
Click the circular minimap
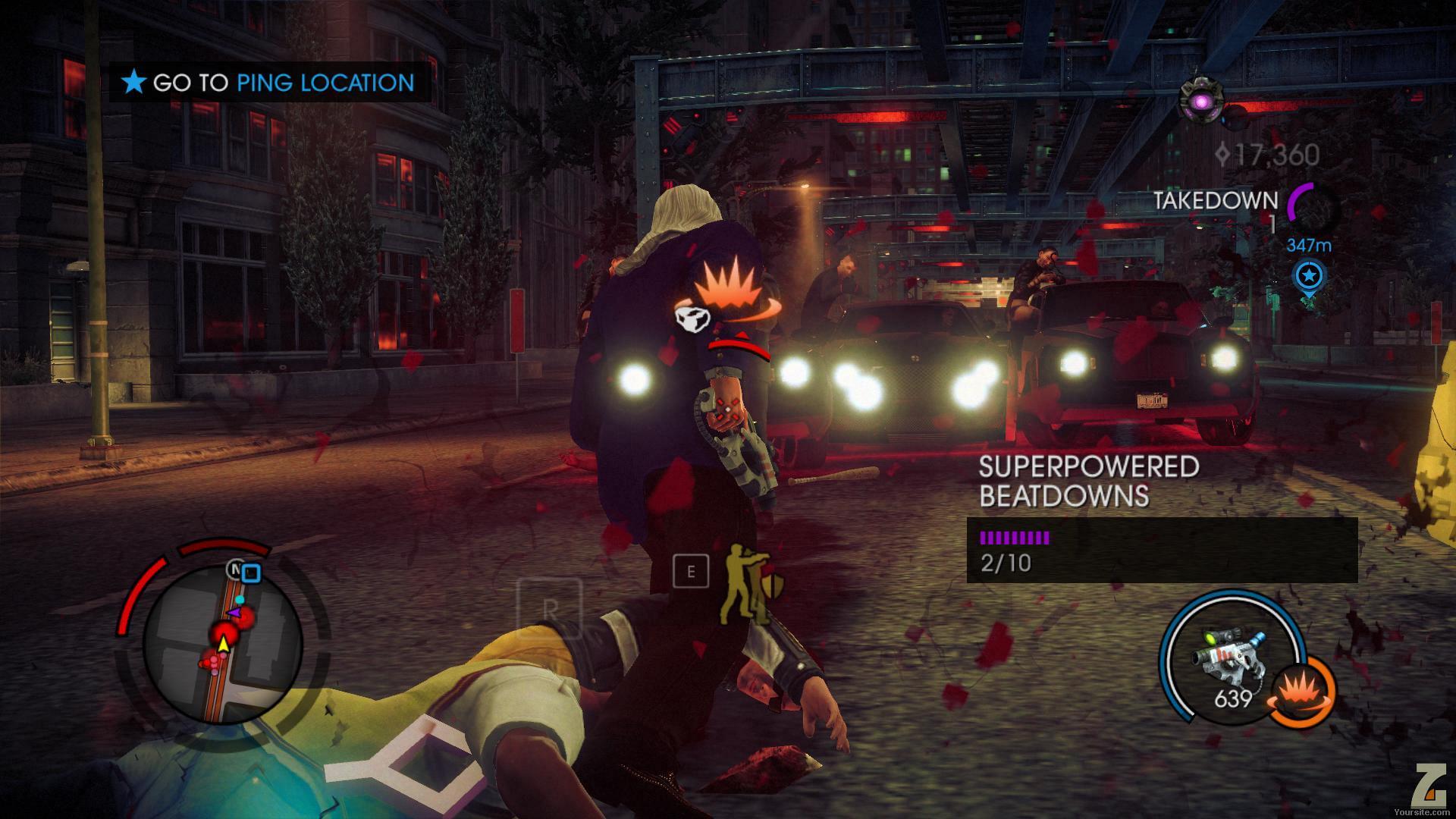pos(223,642)
